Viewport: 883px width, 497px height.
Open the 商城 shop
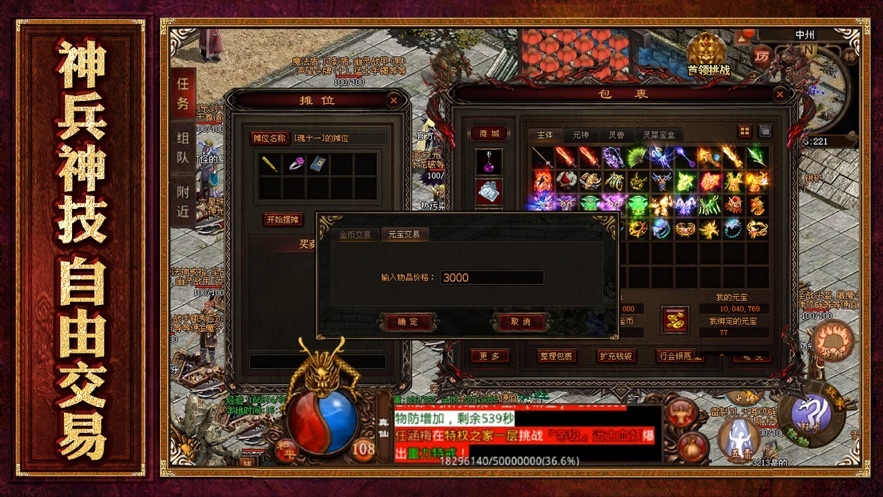coord(488,133)
